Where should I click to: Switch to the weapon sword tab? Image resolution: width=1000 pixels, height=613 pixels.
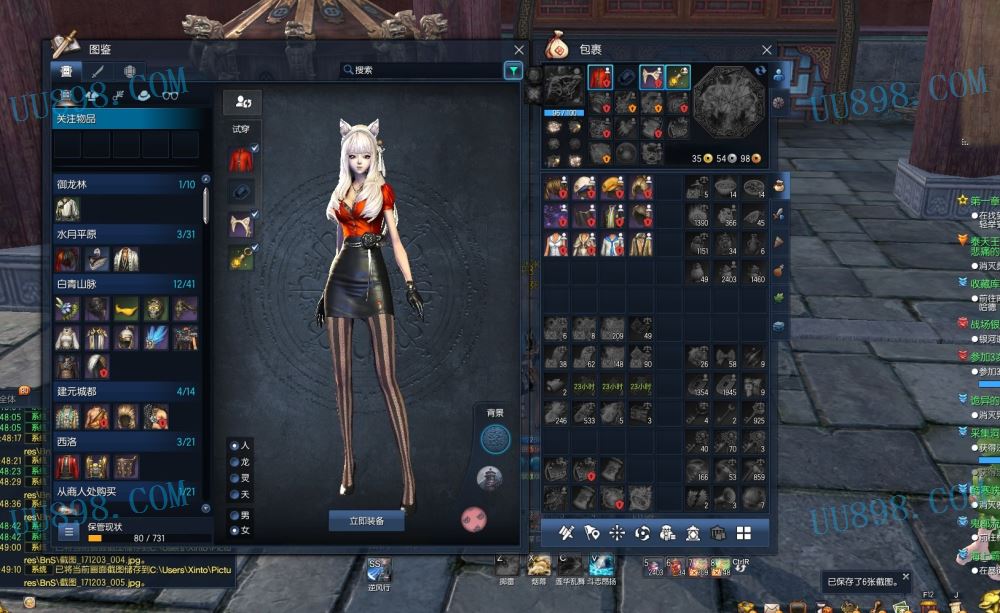pos(97,71)
